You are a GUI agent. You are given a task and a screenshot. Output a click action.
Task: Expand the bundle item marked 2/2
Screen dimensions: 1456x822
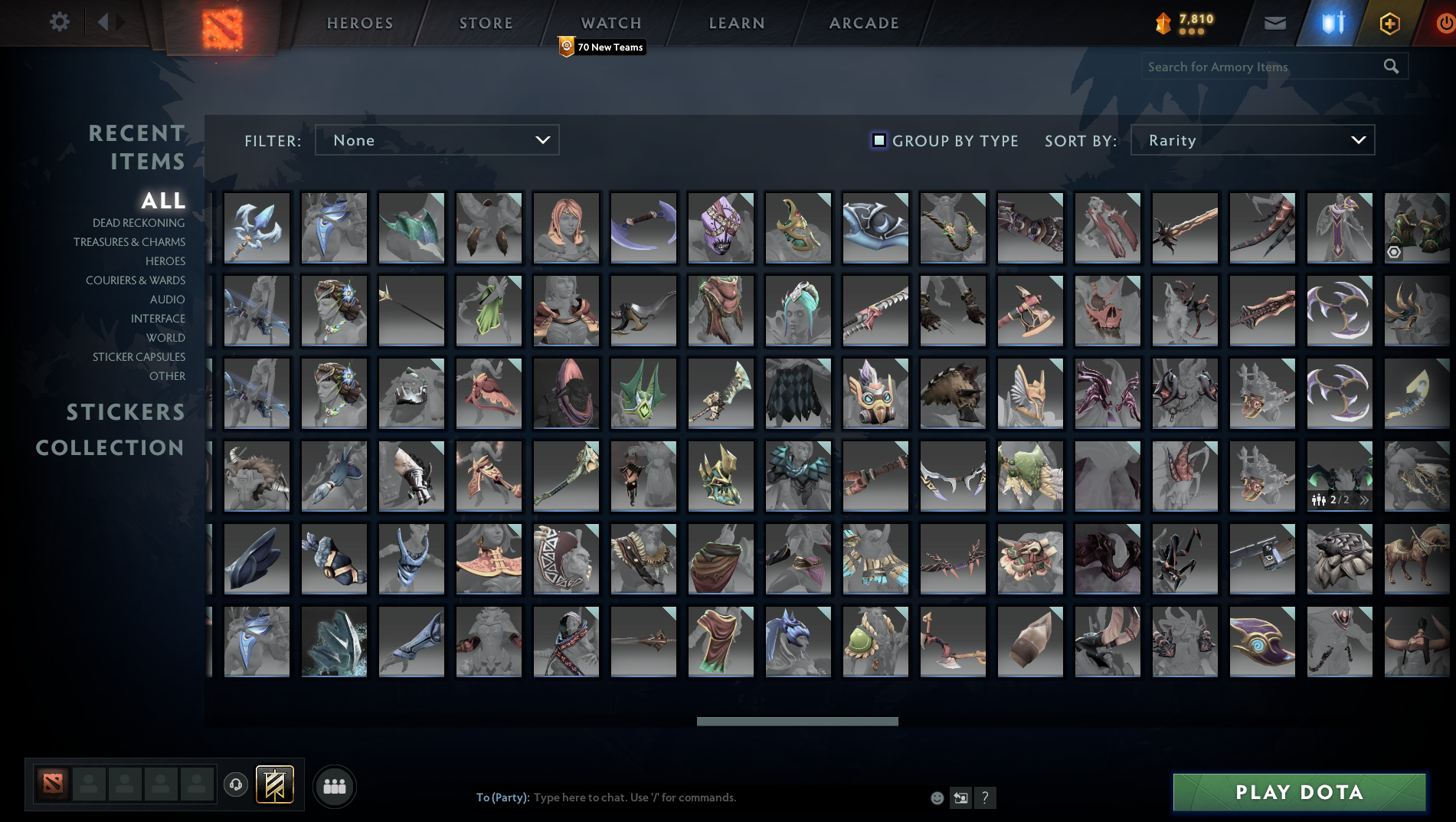point(1366,499)
